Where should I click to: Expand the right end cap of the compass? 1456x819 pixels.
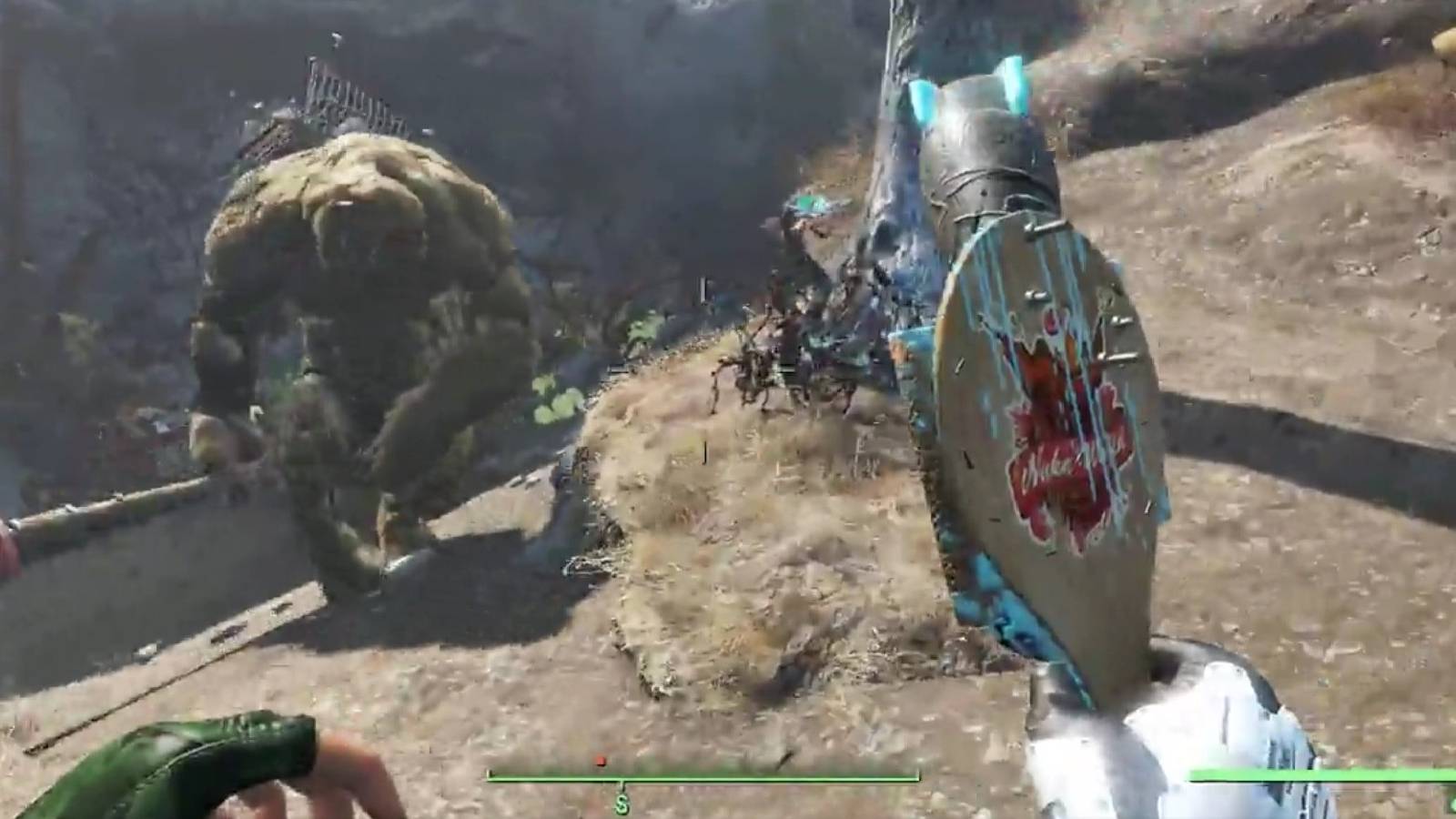point(921,775)
